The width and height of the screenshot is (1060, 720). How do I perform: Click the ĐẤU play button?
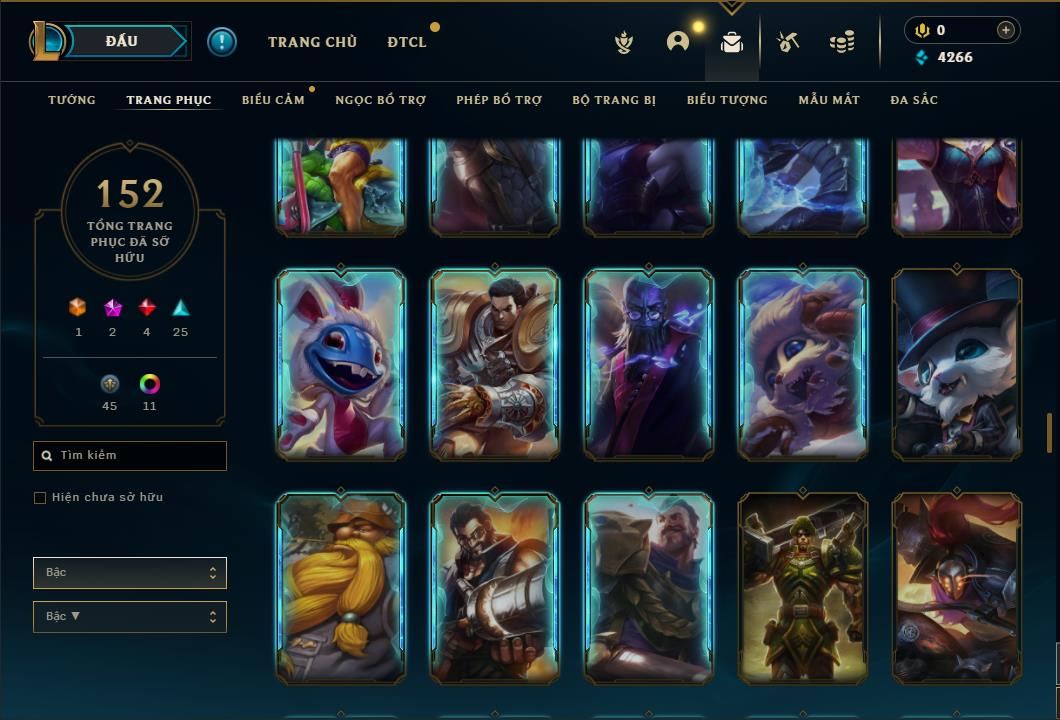[122, 41]
